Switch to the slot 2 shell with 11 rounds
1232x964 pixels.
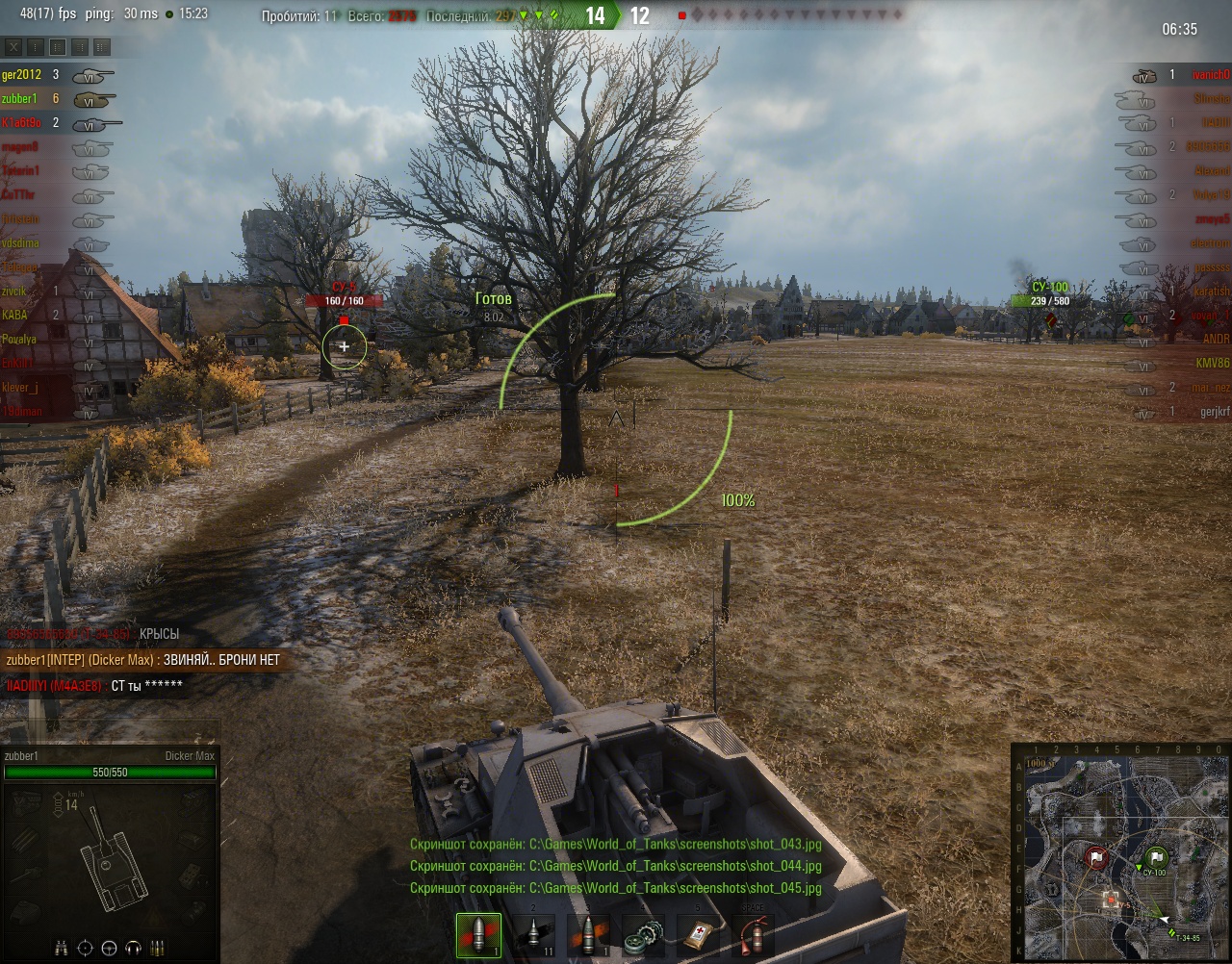533,935
